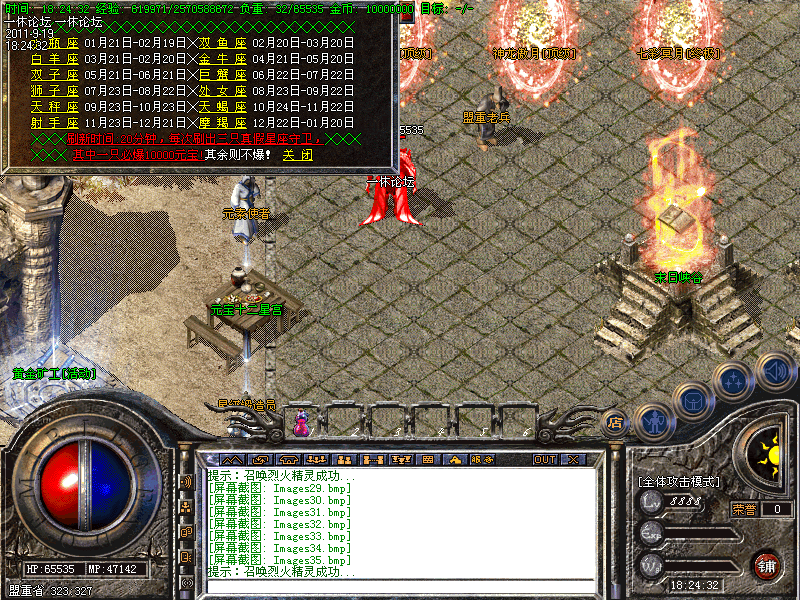Open the 店 shop button

(617, 423)
